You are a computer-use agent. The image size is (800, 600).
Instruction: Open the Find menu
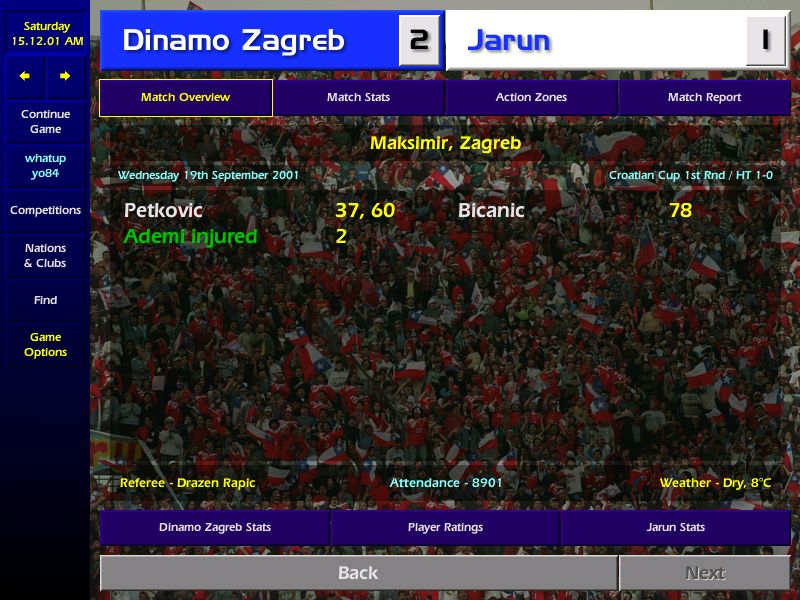point(45,300)
